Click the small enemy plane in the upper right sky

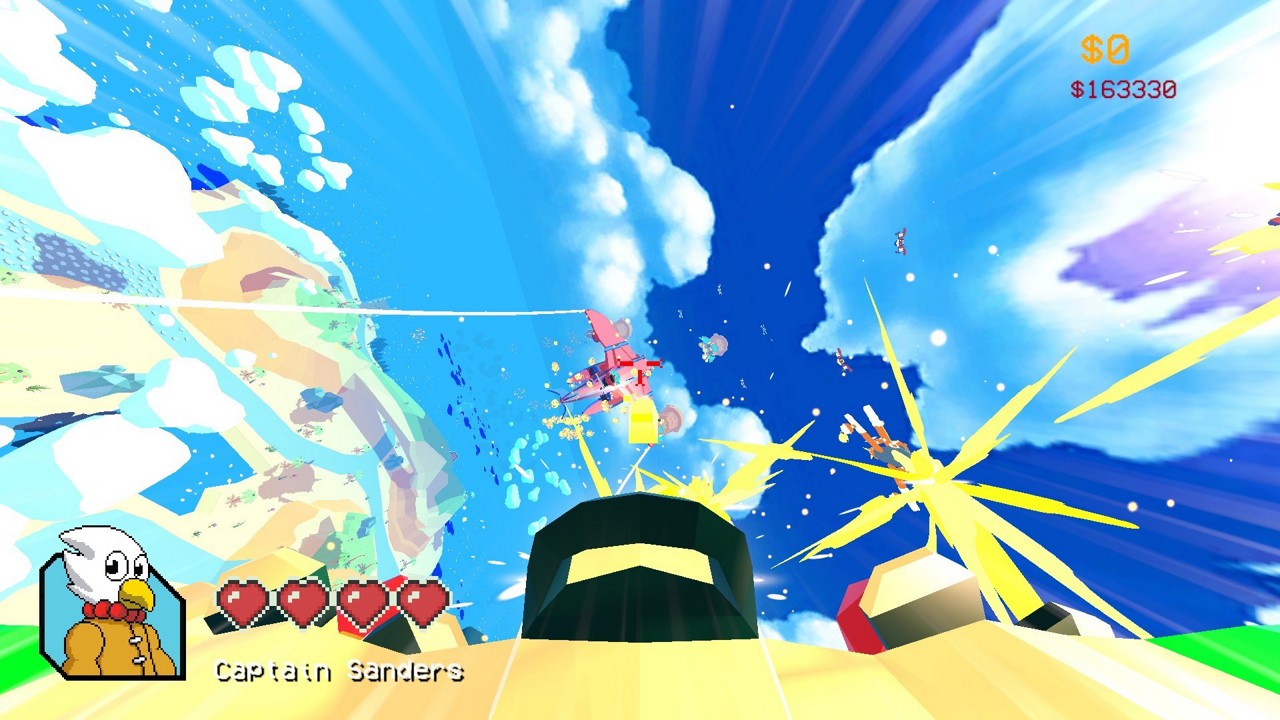[x=898, y=243]
